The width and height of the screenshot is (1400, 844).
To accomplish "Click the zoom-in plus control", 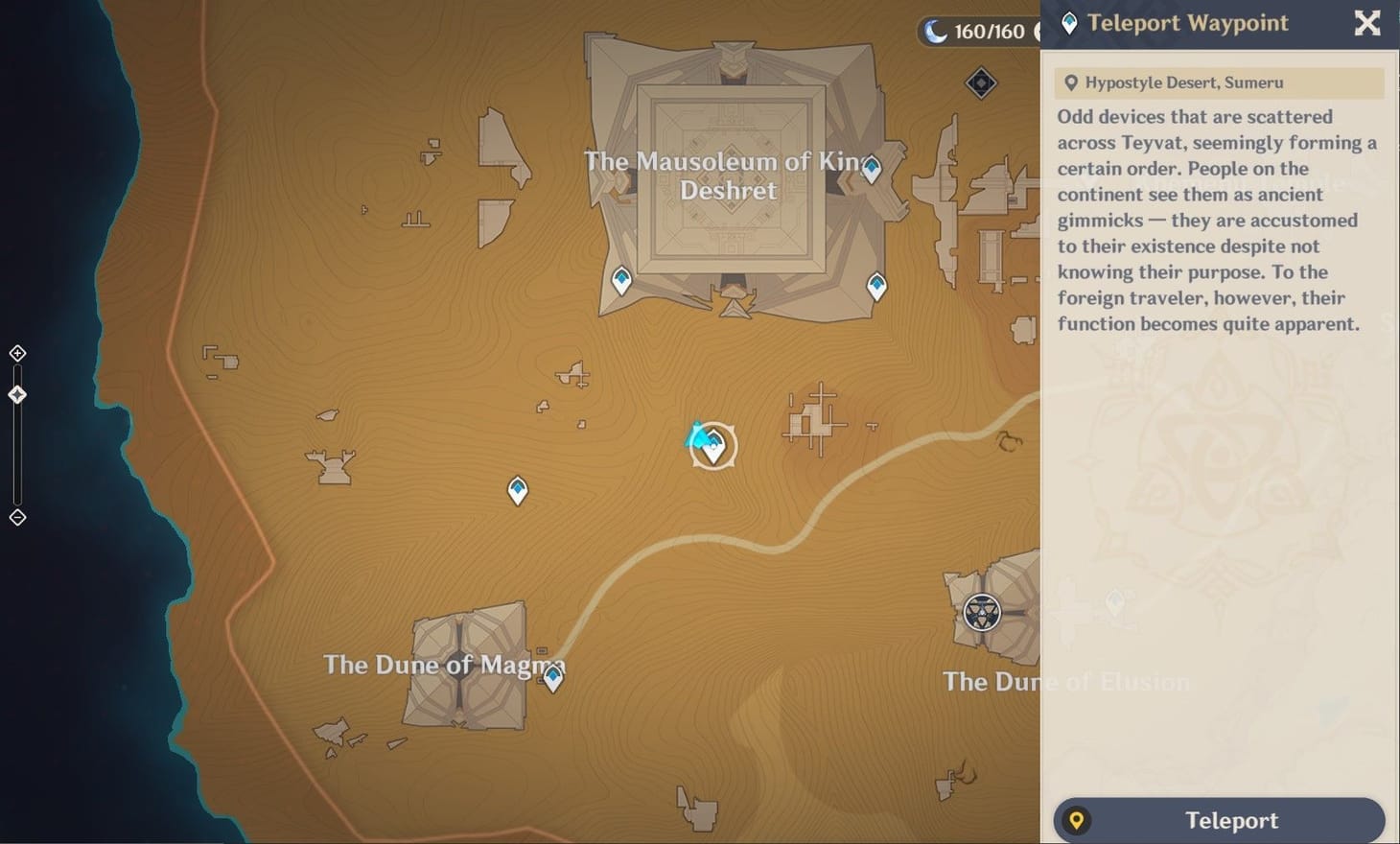I will (16, 352).
